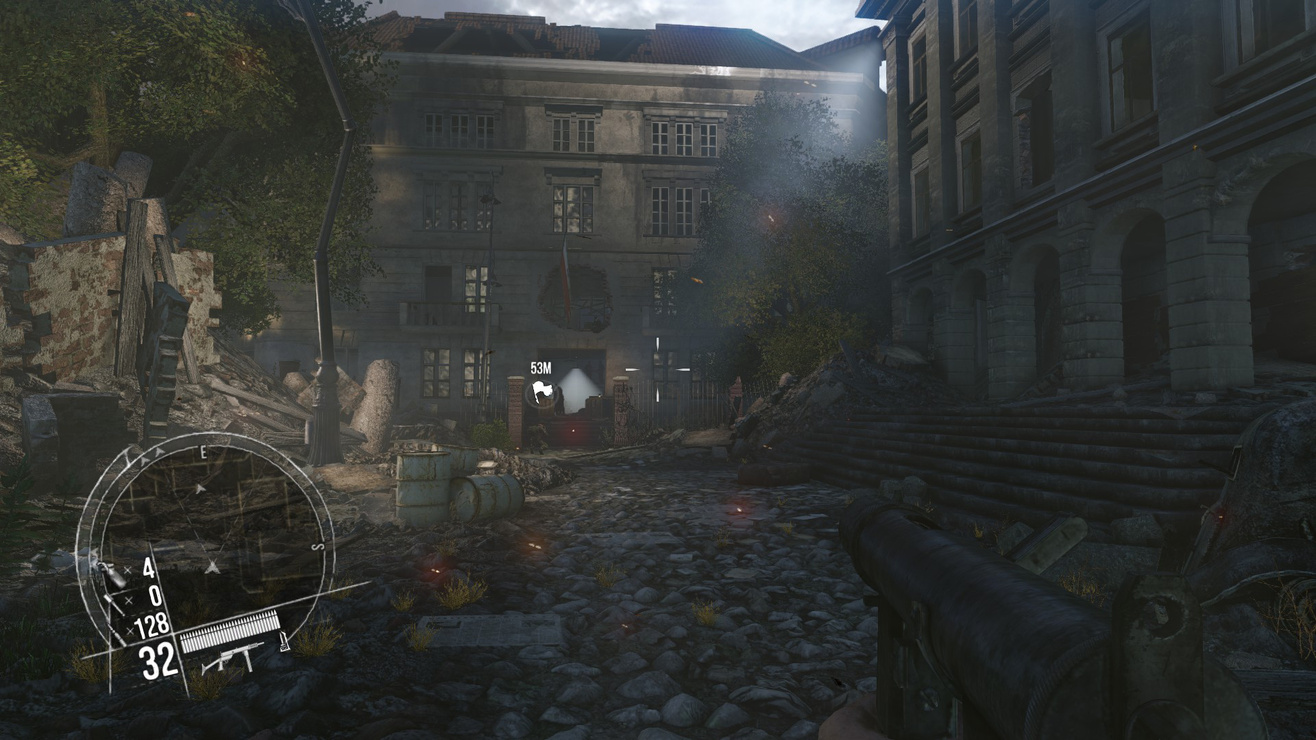Select the submachine gun weapon icon

point(232,658)
